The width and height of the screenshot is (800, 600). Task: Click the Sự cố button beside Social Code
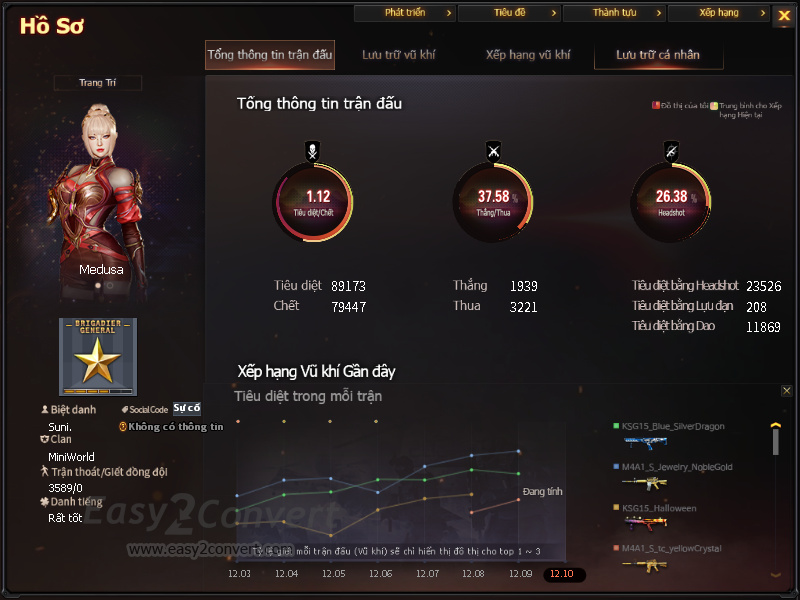pyautogui.click(x=187, y=408)
